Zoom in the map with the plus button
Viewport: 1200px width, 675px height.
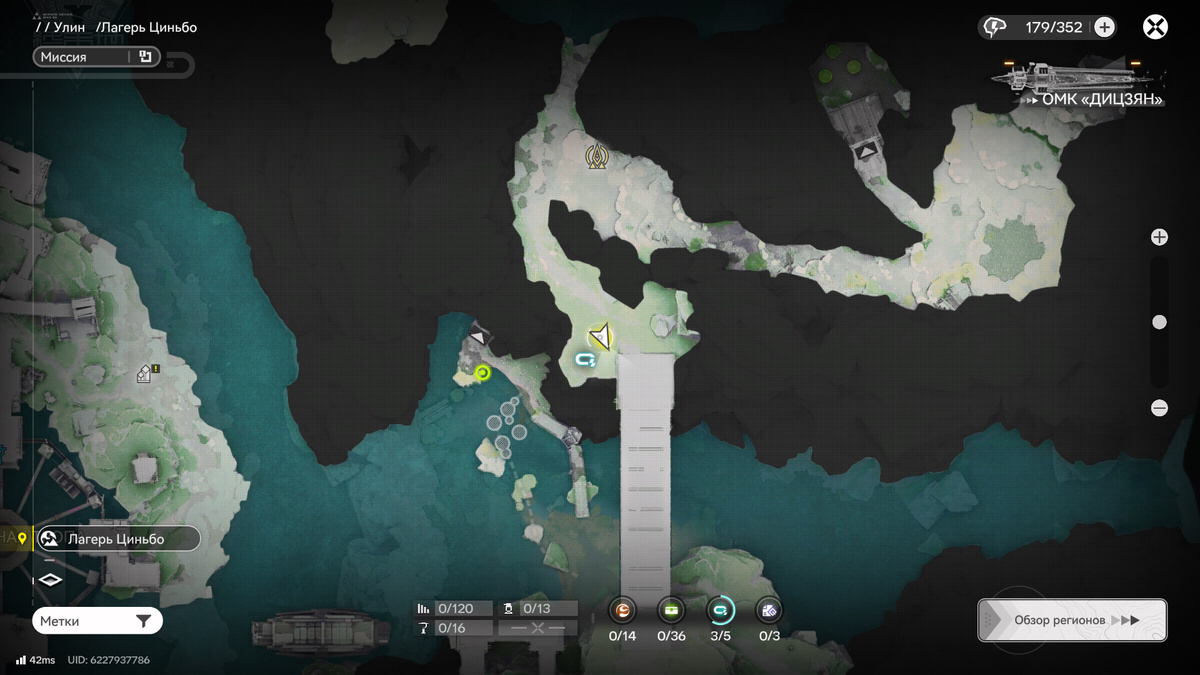(1159, 237)
